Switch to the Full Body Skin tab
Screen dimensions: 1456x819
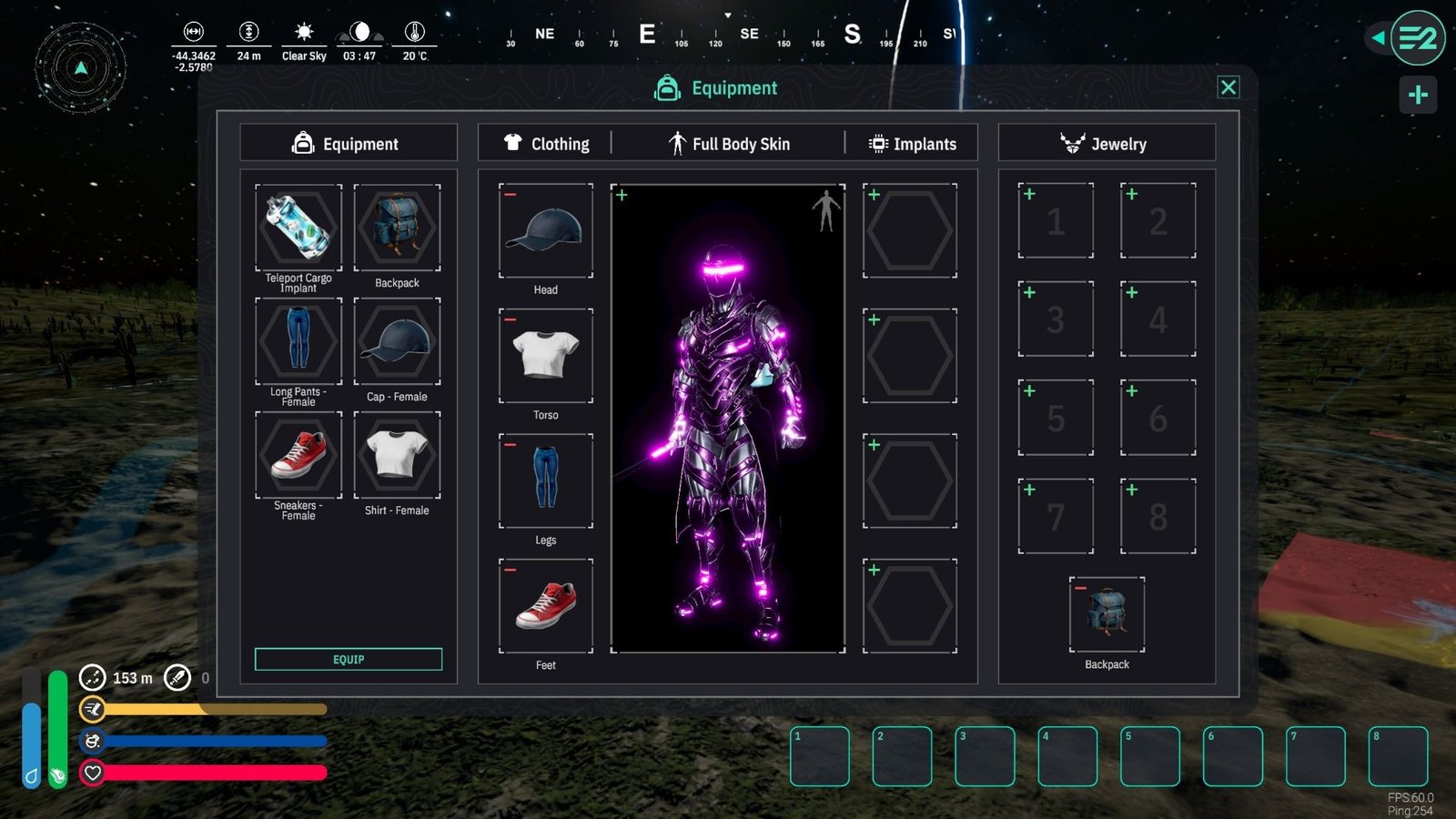point(730,144)
